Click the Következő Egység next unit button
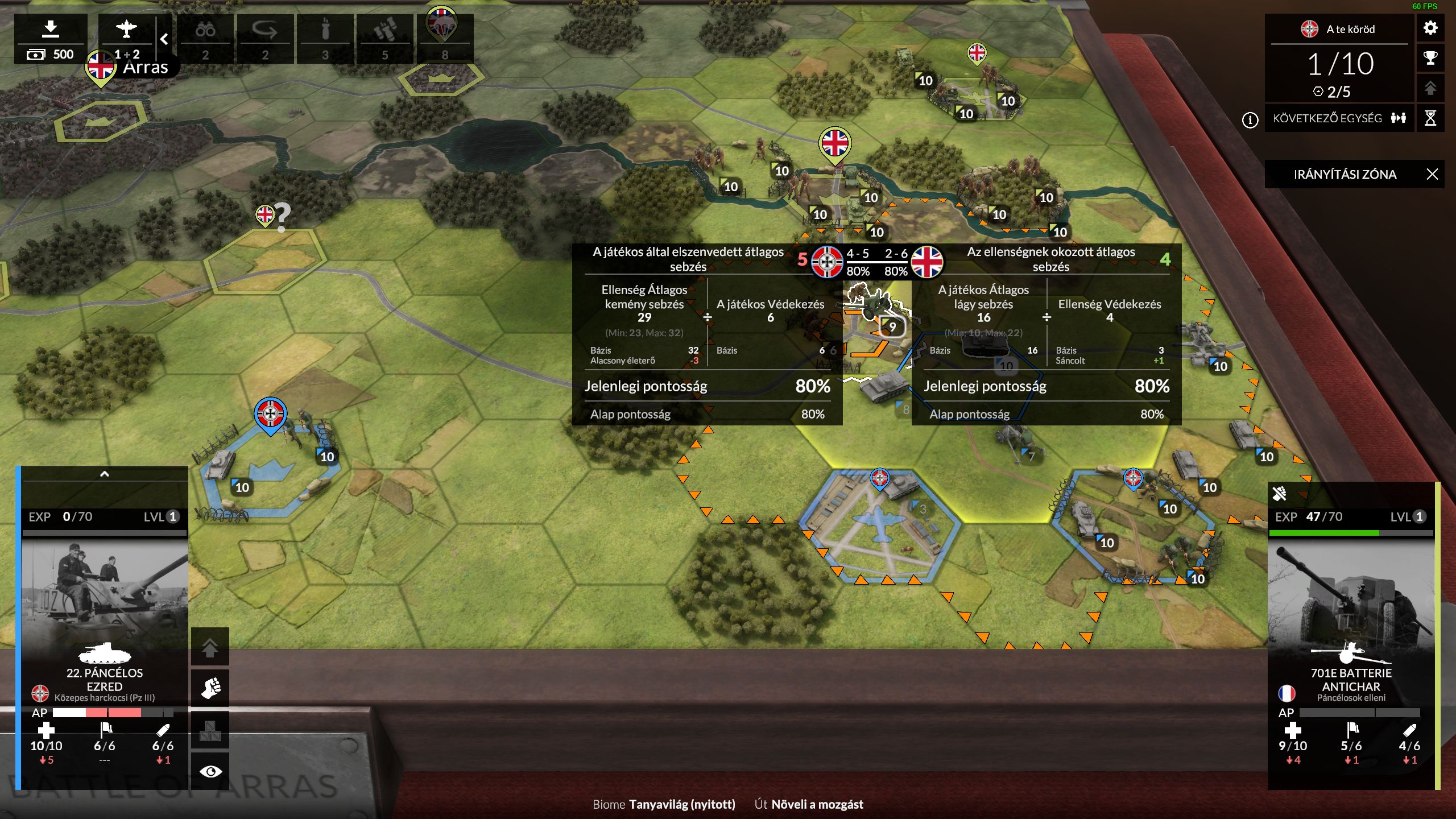1456x819 pixels. [1339, 118]
